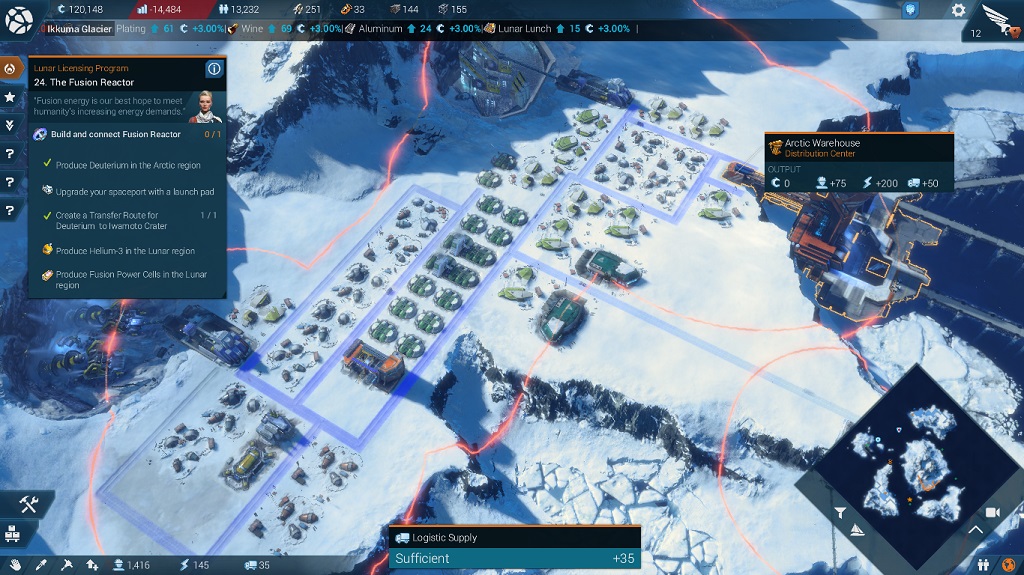Image resolution: width=1024 pixels, height=575 pixels.
Task: Switch to the star quest tab
Action: pyautogui.click(x=10, y=97)
